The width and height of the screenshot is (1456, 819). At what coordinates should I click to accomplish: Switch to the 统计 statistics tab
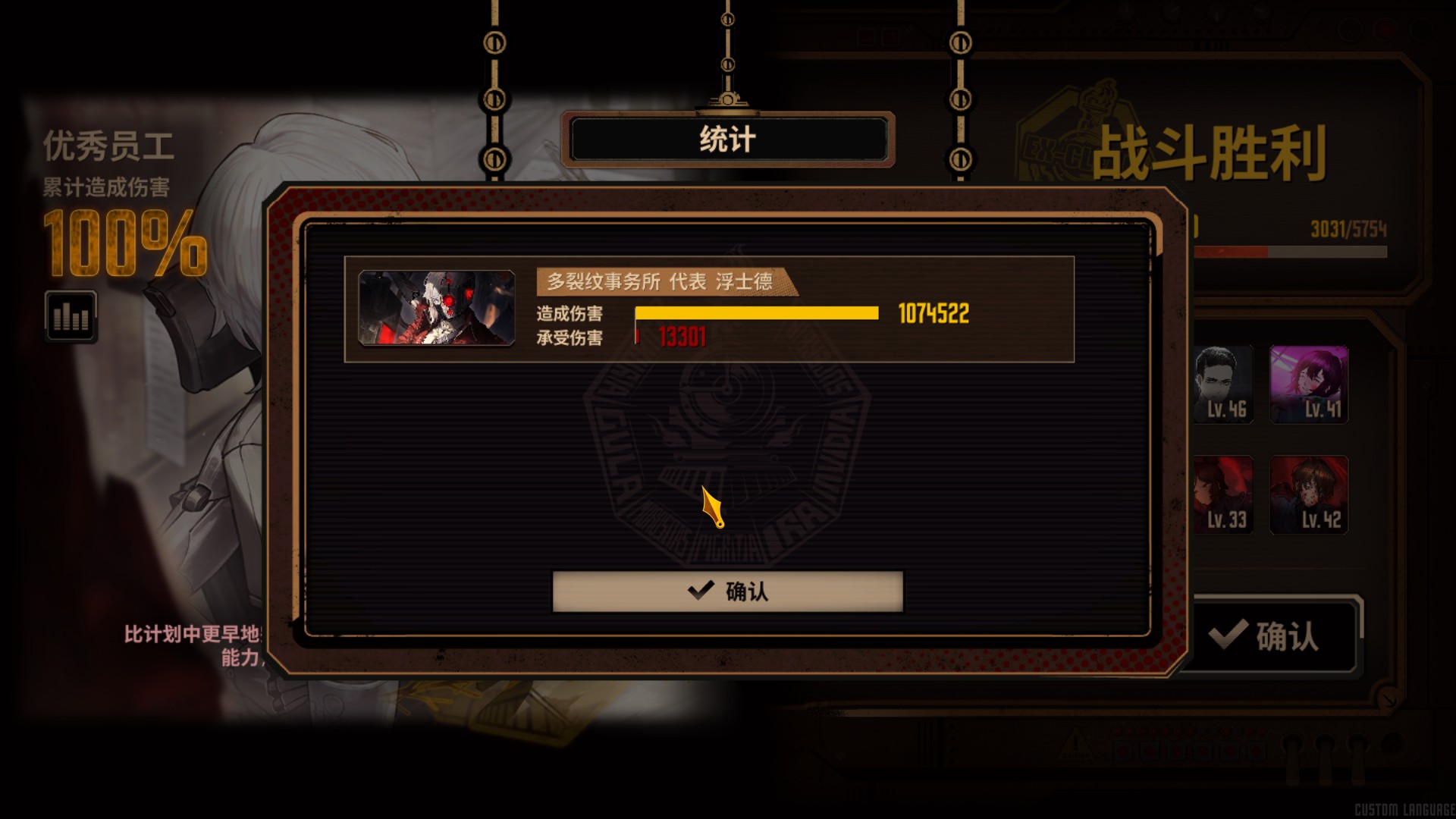click(x=727, y=138)
